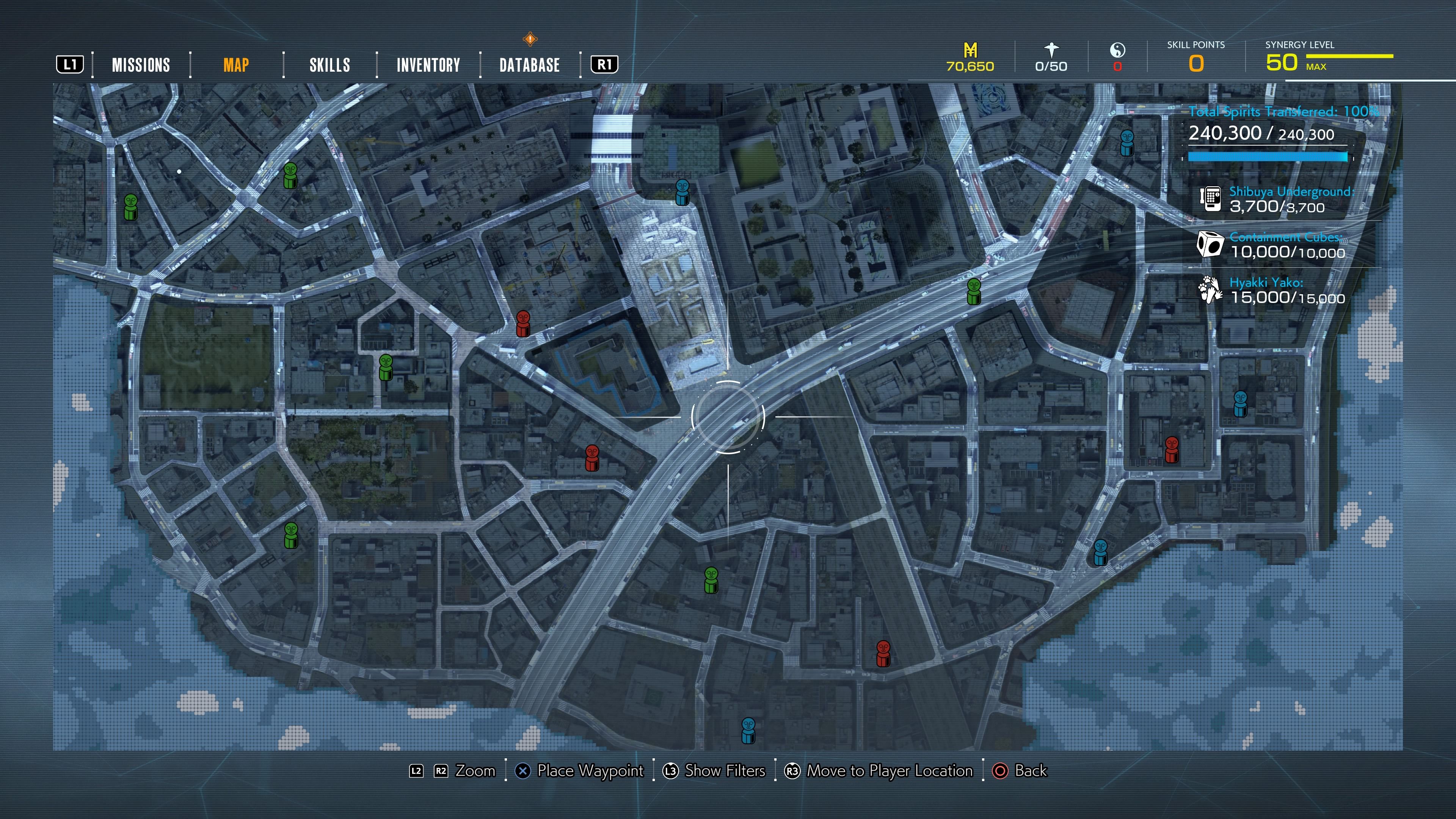This screenshot has height=819, width=1456.
Task: Open the Database tab
Action: tap(529, 65)
